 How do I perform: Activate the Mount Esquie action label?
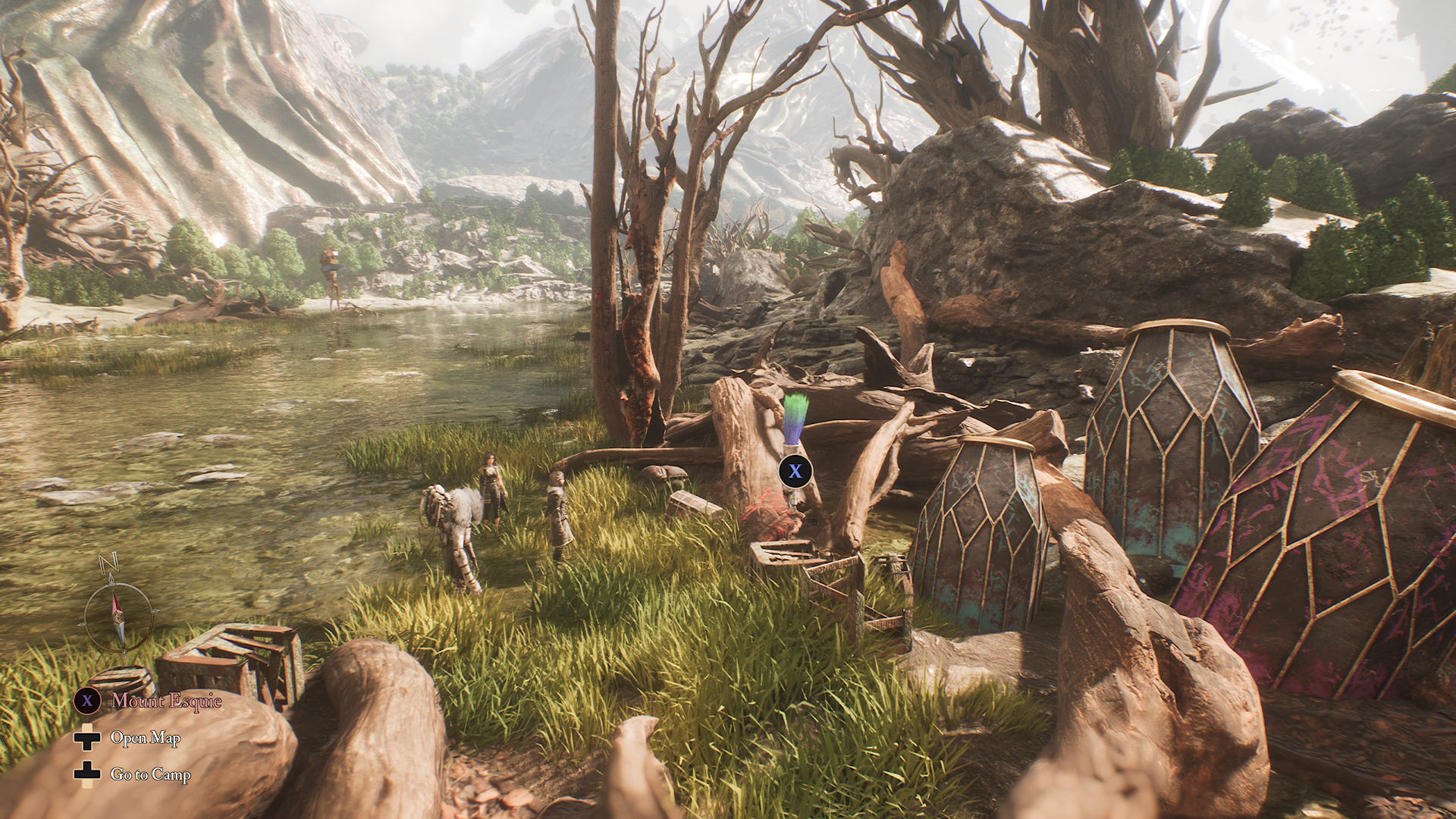pos(166,701)
